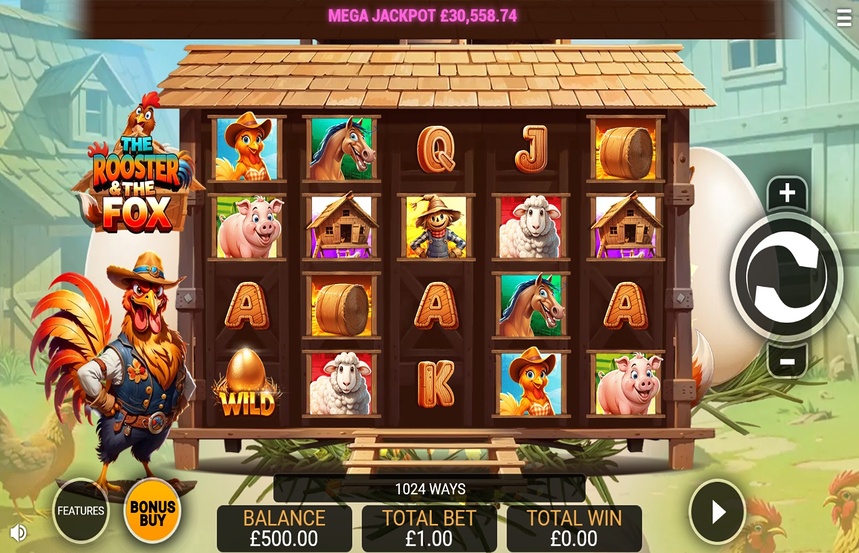Open the Features menu
859x553 pixels.
pos(81,510)
